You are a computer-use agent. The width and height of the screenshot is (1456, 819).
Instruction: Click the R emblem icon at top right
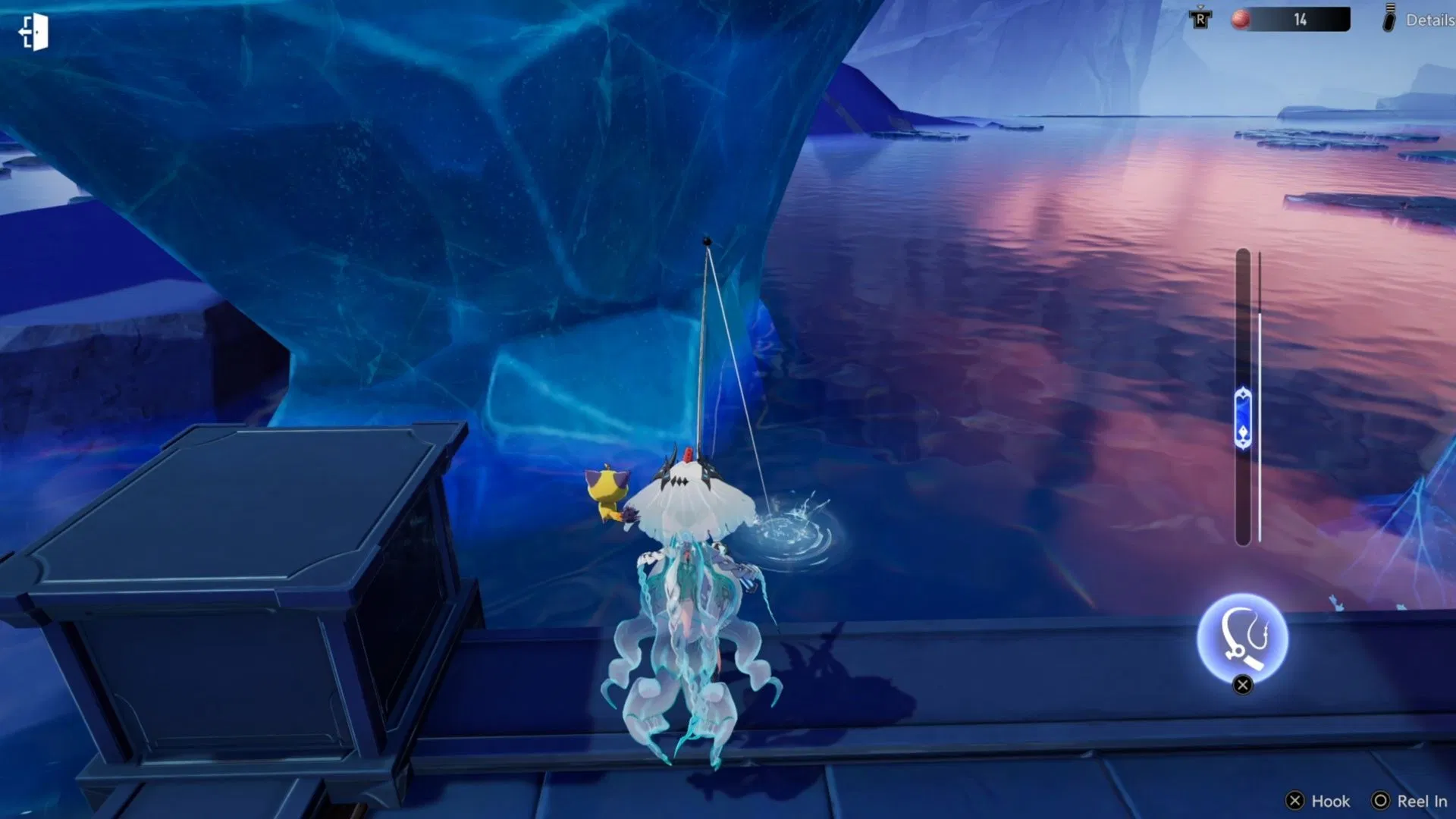[1200, 20]
